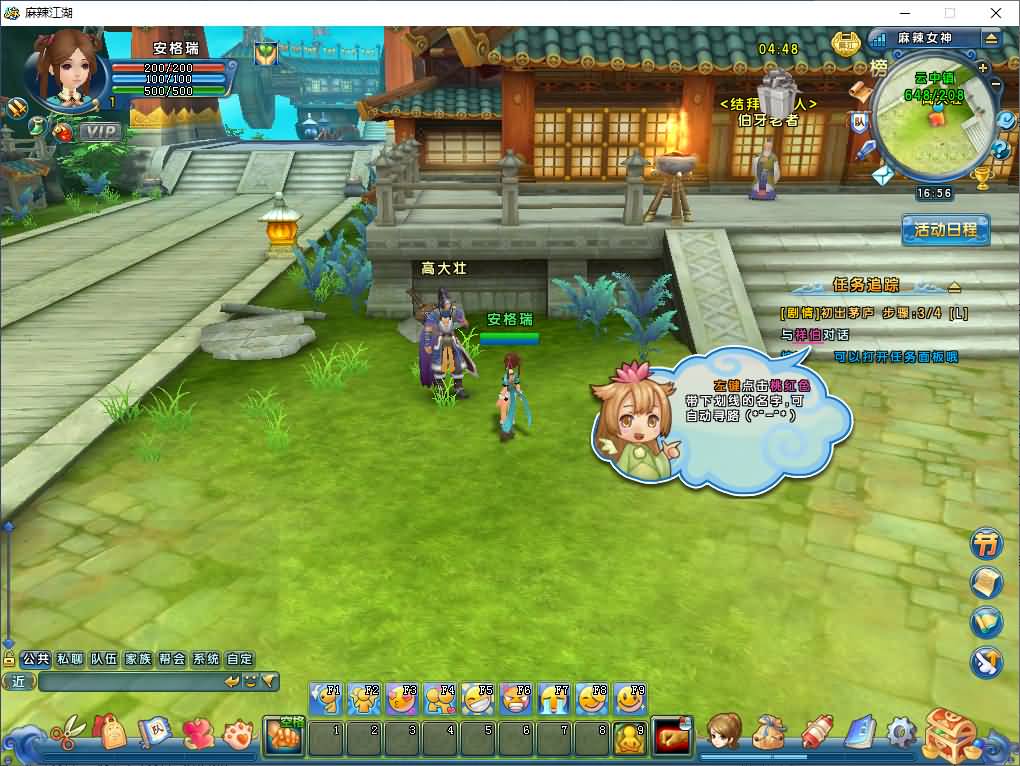Open the gear settings icon in the bottom bar

point(900,732)
